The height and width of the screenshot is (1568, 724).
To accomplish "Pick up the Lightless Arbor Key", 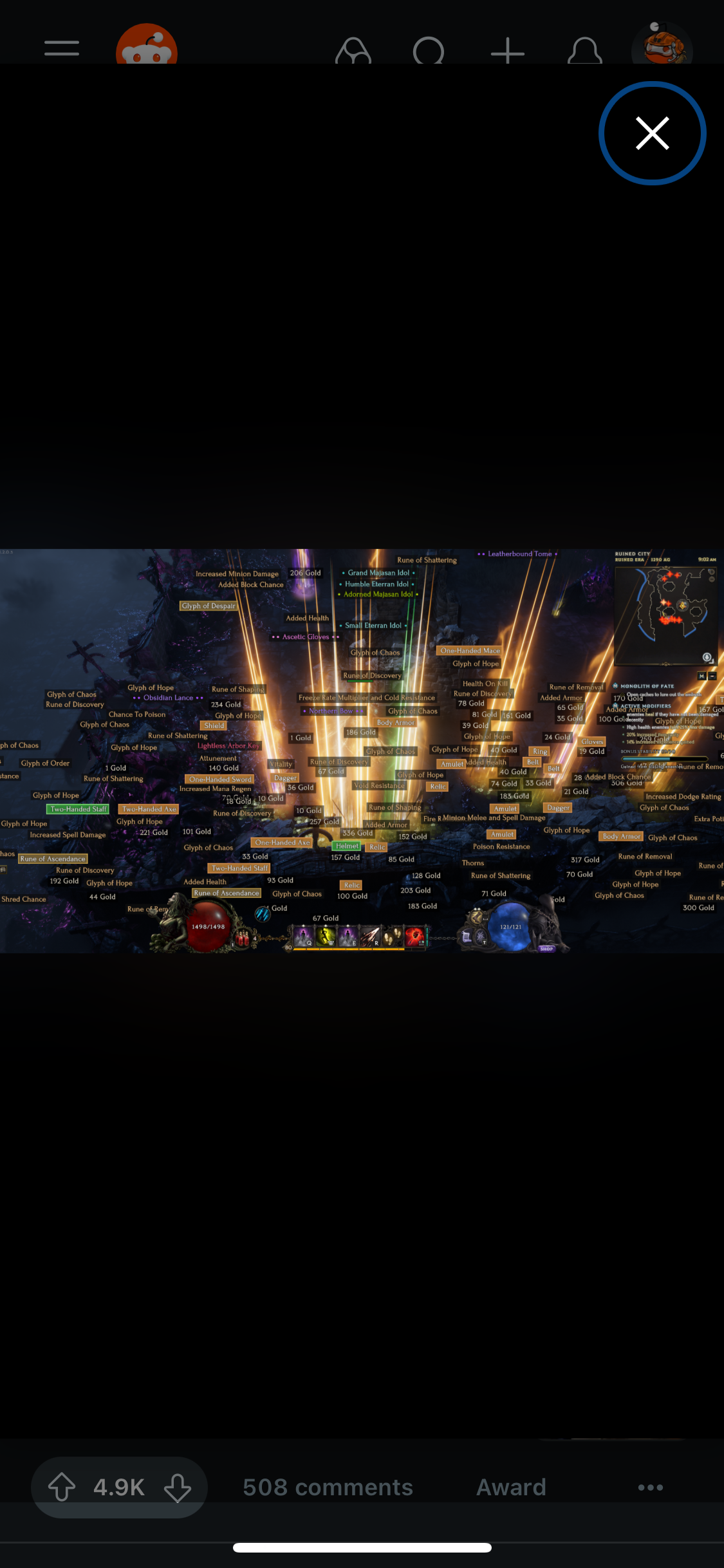I will 228,745.
